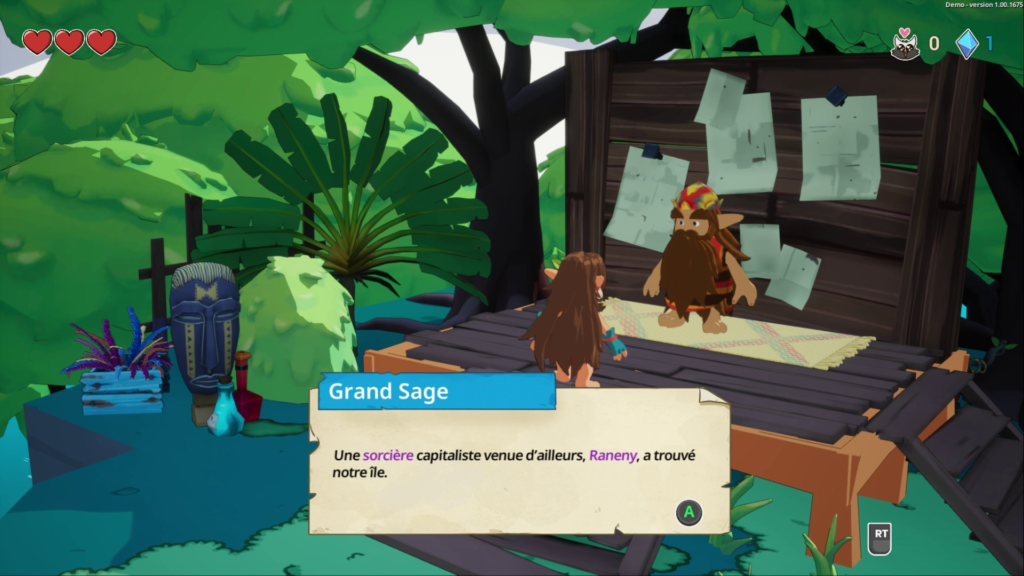Select the blue crystal currency icon

tap(966, 44)
